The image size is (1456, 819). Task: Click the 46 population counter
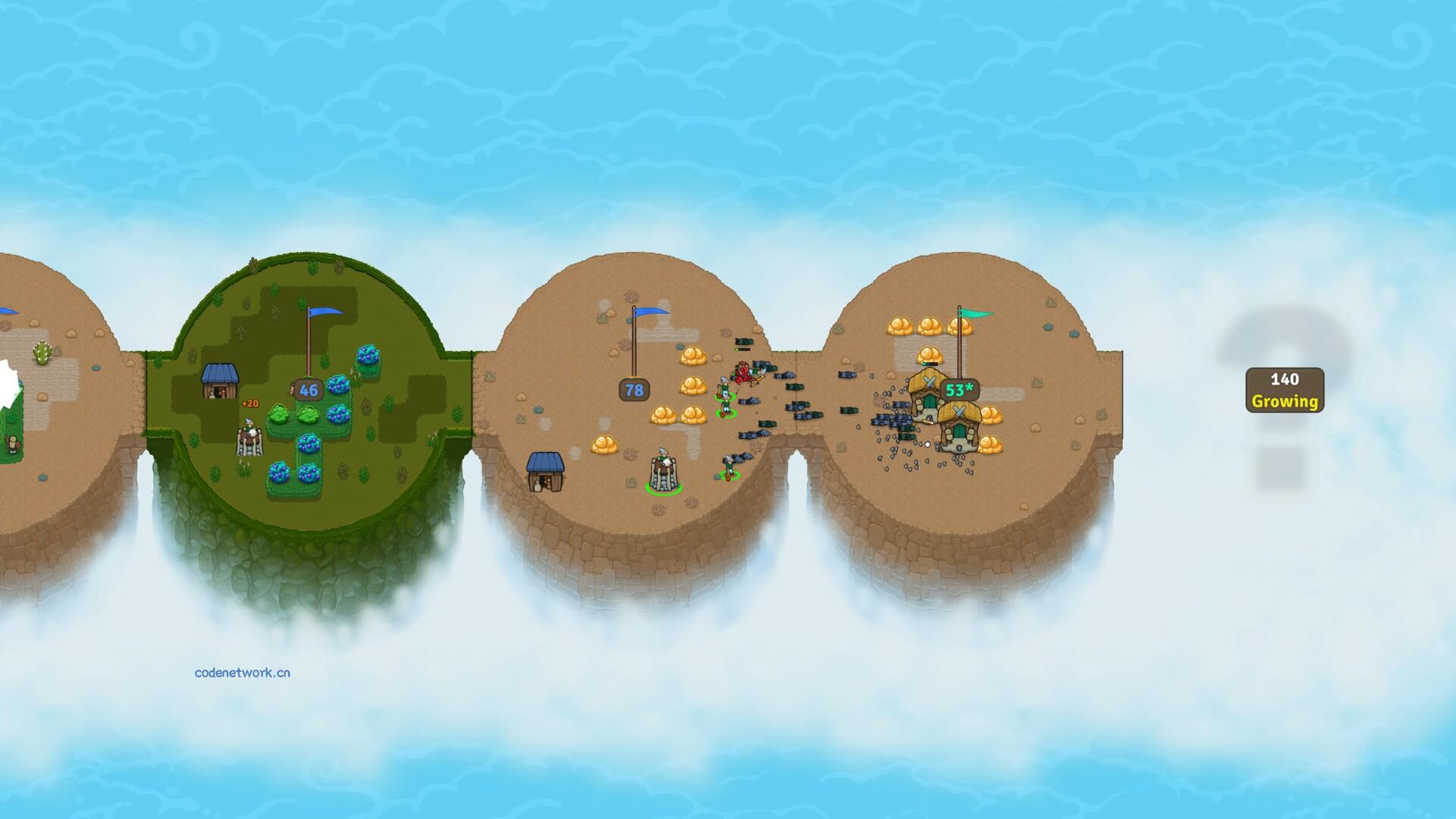(x=307, y=390)
